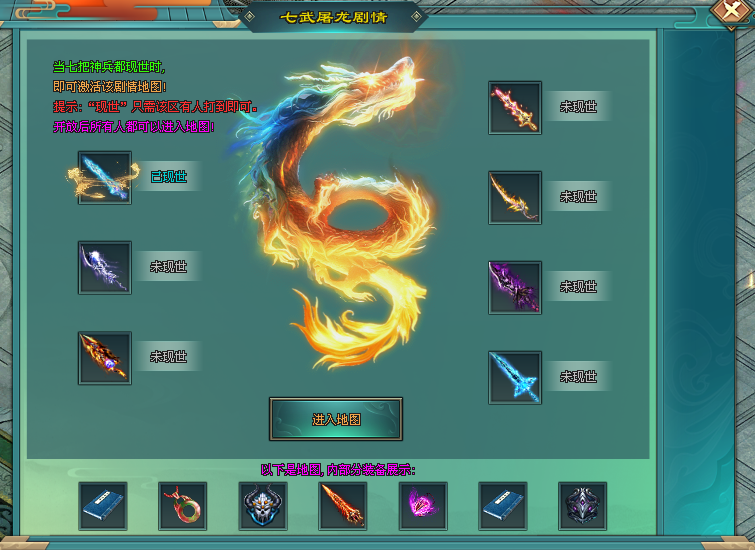Screen dimensions: 755x550
Task: View the dark silver armor reward icon
Action: (x=583, y=505)
